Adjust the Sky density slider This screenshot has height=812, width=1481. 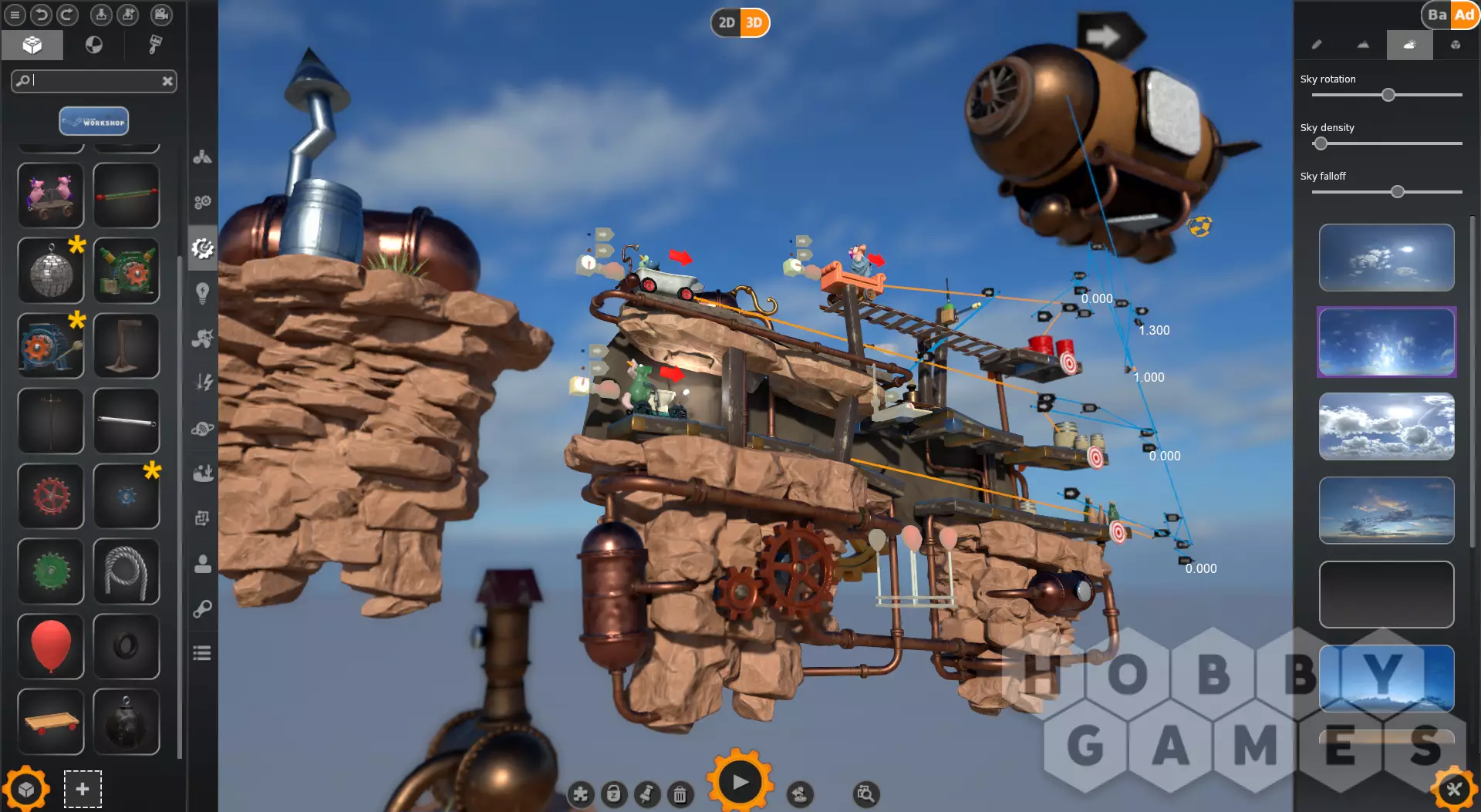tap(1321, 143)
